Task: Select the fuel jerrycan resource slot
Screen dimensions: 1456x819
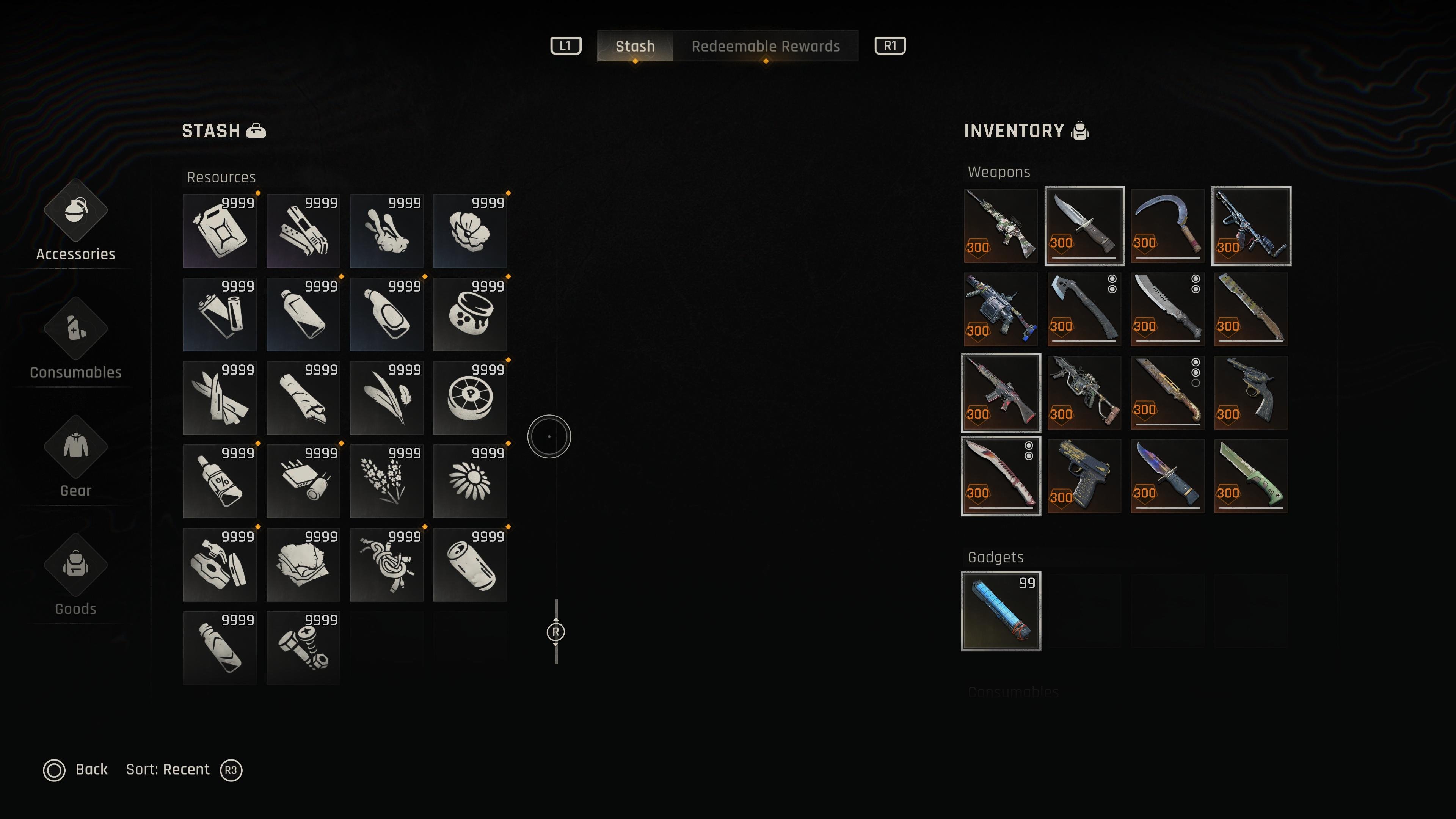Action: pyautogui.click(x=220, y=231)
